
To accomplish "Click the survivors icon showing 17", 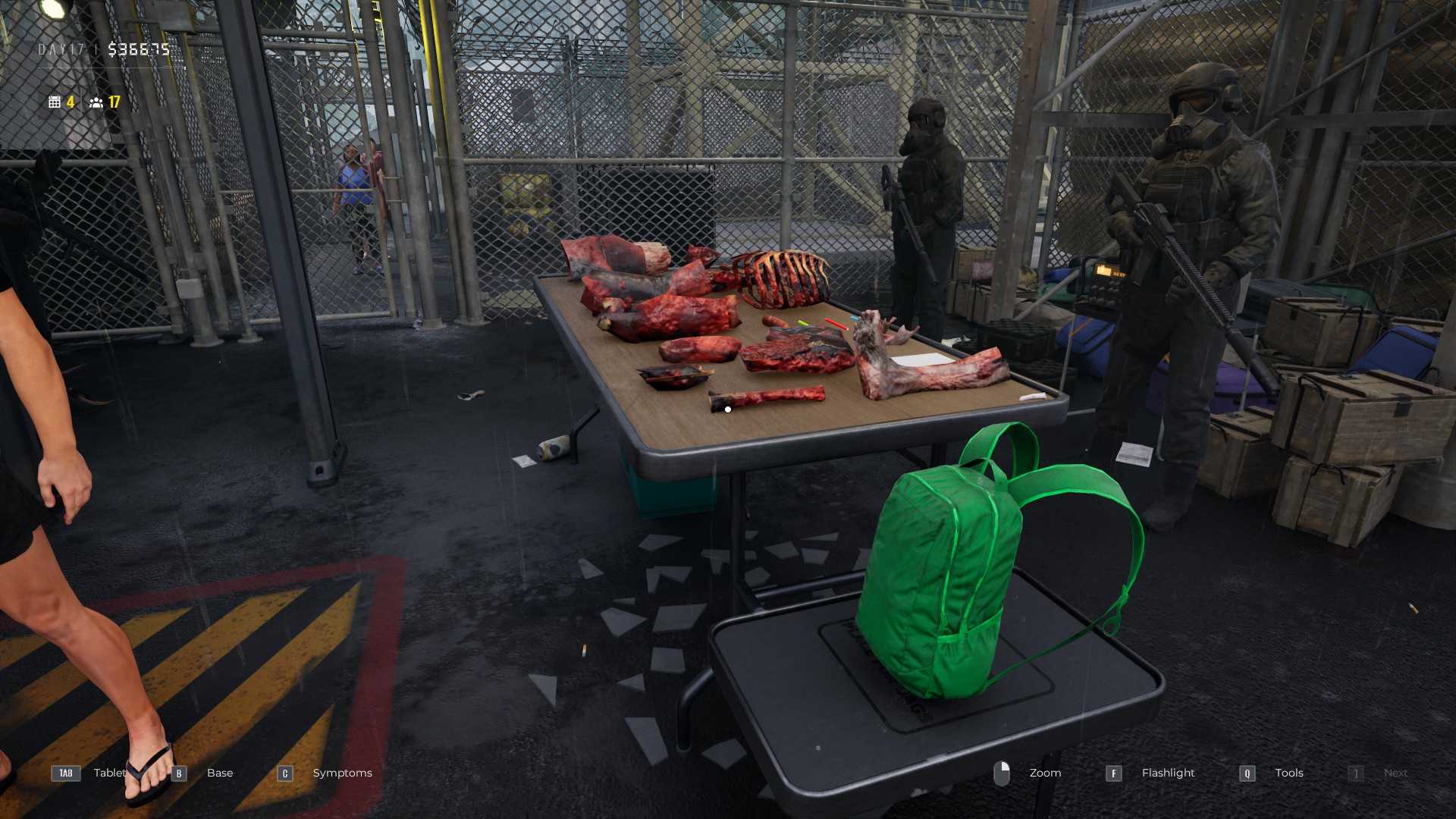I will (95, 103).
